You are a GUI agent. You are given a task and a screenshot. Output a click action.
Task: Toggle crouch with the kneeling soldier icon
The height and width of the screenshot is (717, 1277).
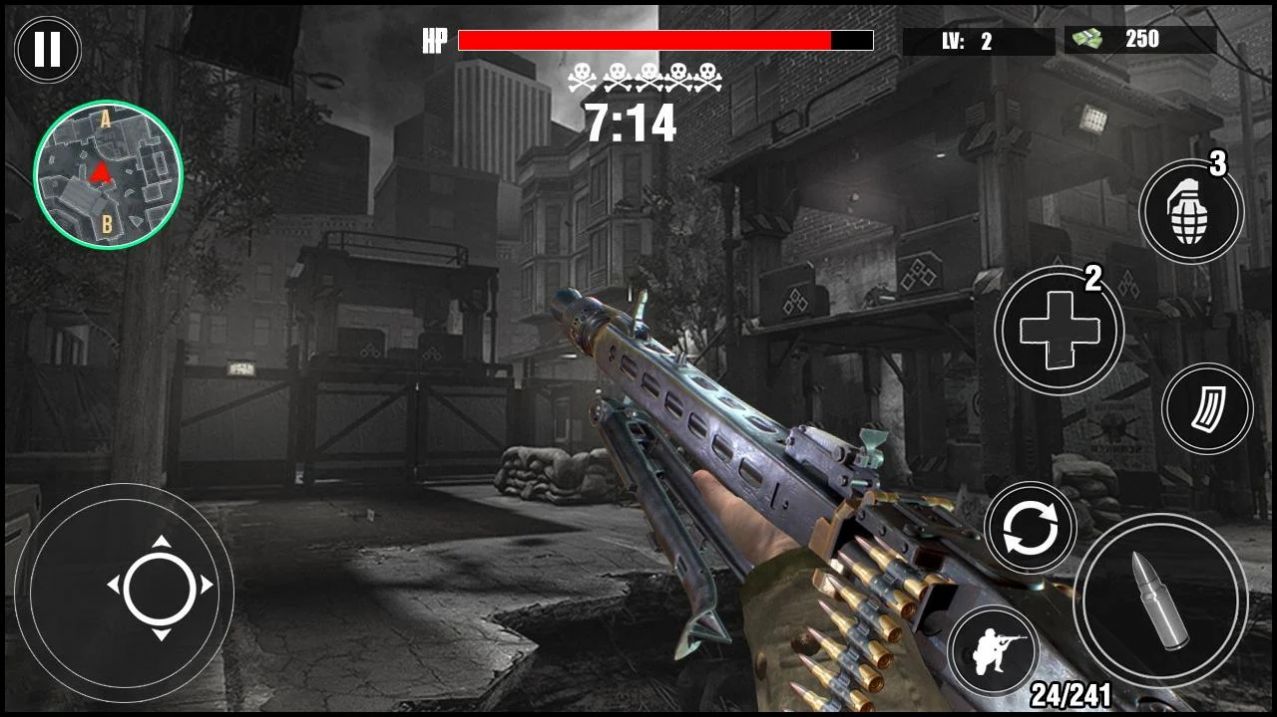[993, 651]
